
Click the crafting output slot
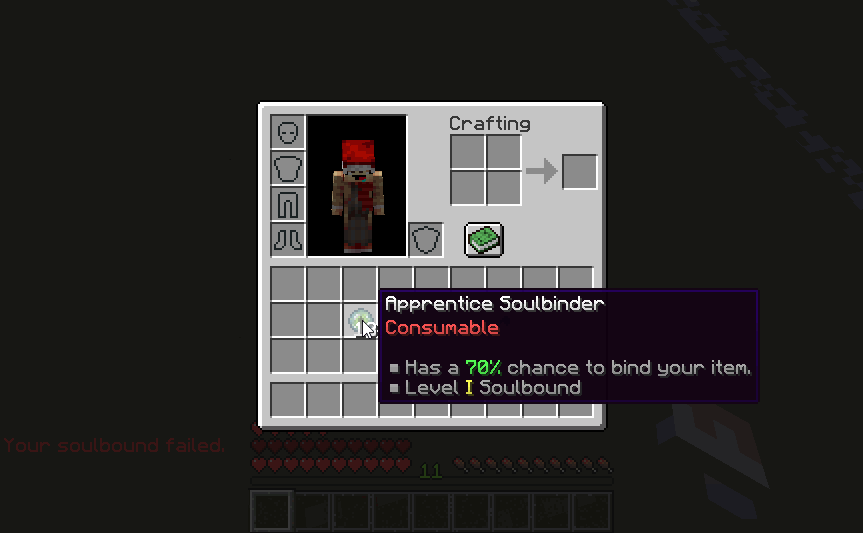click(579, 171)
